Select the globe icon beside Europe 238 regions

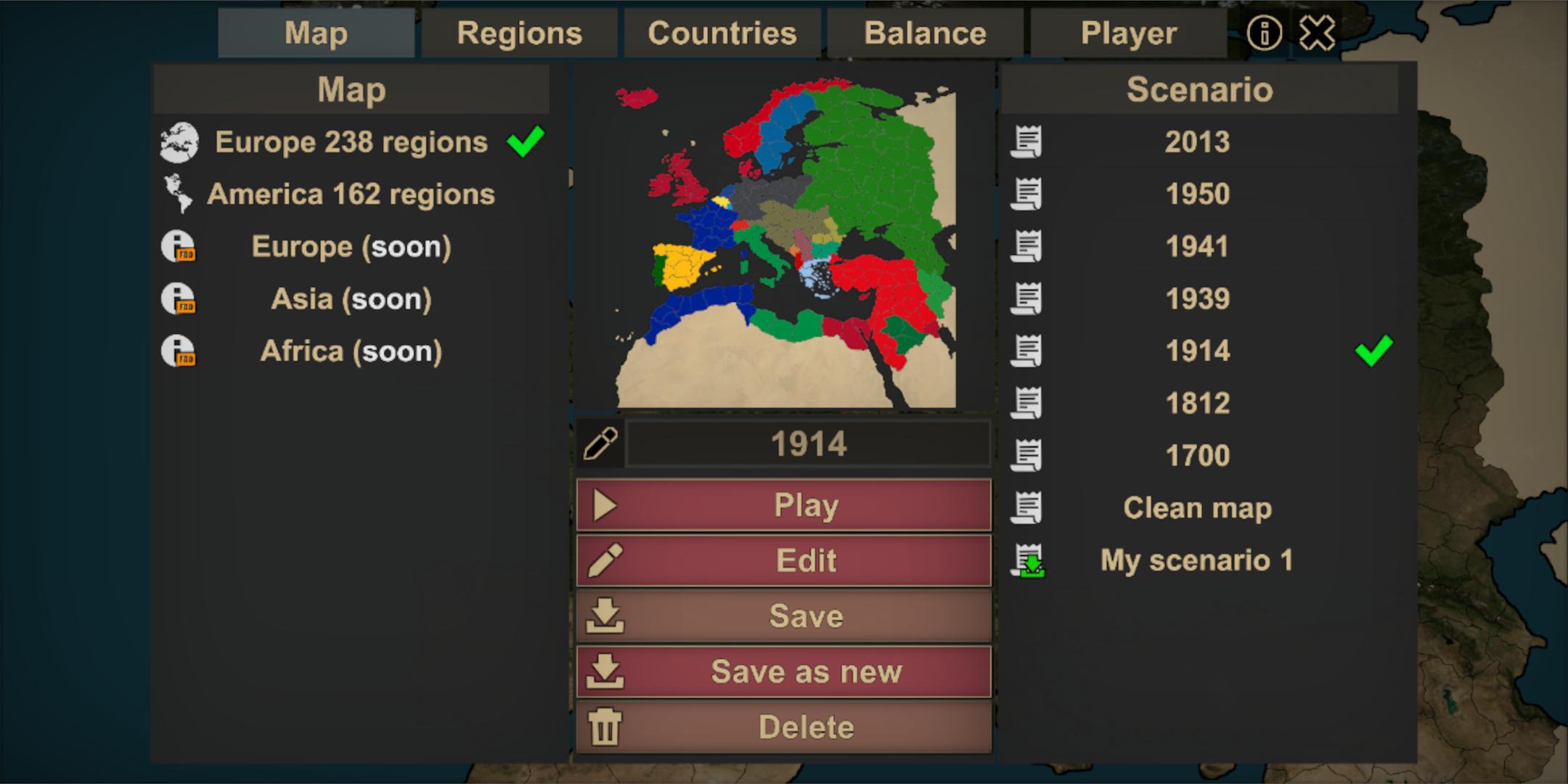(180, 142)
